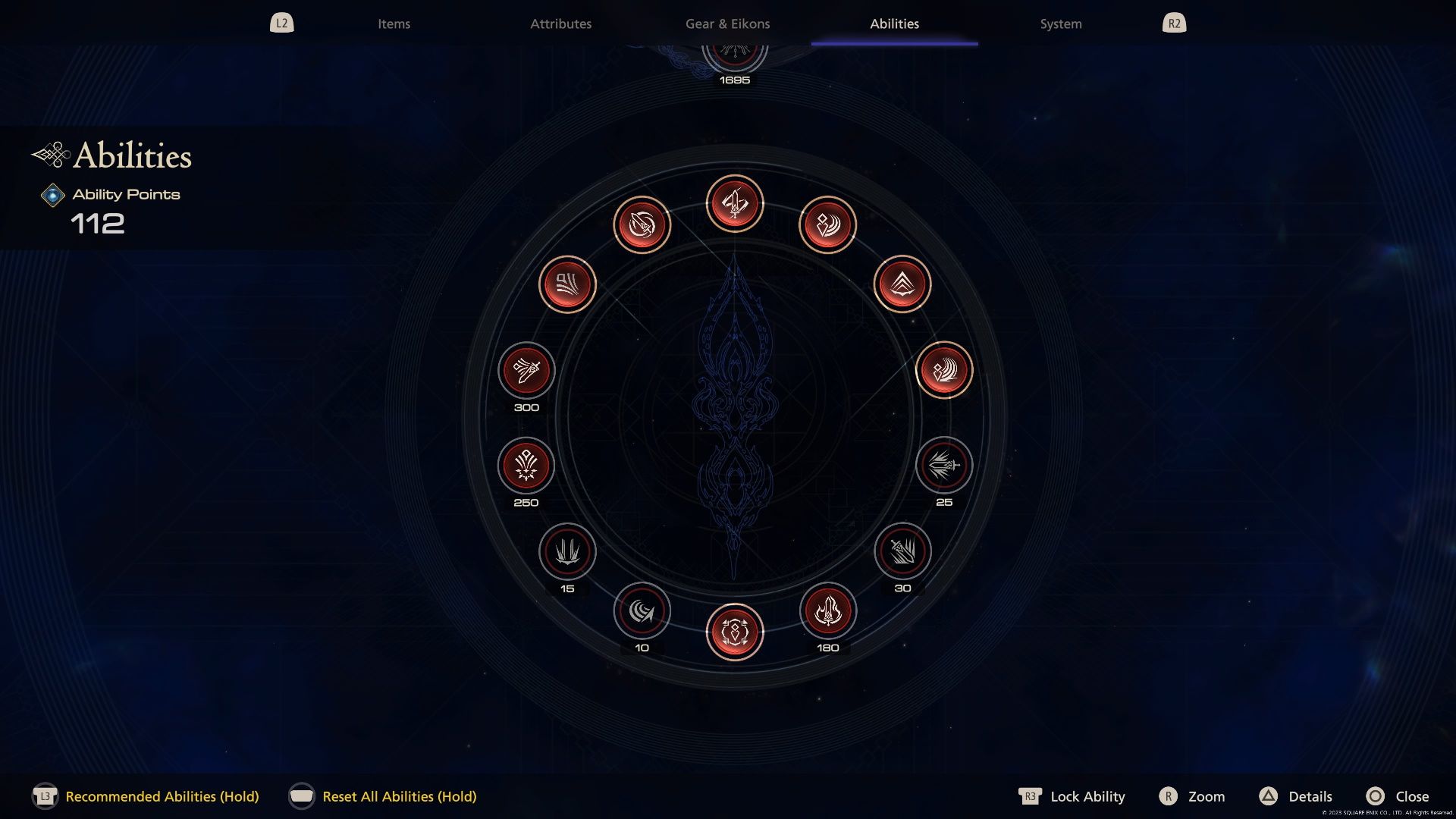The image size is (1456, 819).
Task: Open the Attributes tab
Action: pyautogui.click(x=562, y=24)
